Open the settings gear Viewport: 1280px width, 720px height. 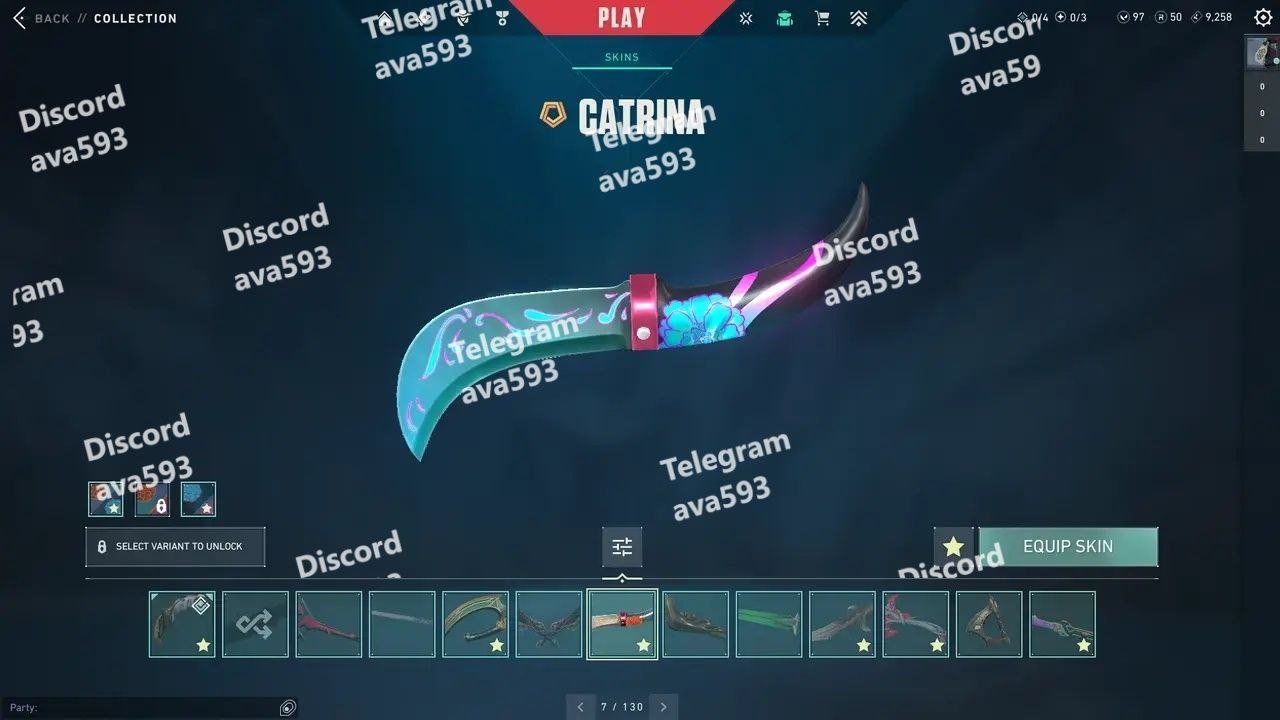pyautogui.click(x=1263, y=17)
